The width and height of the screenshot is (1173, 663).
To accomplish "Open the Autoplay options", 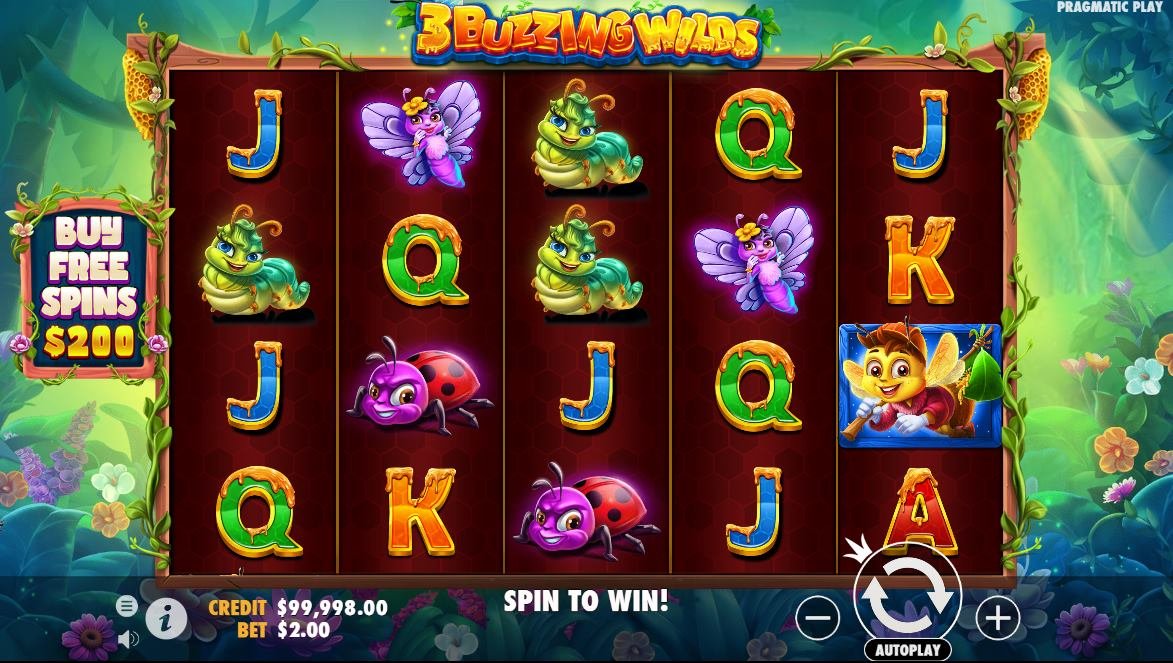I will (907, 650).
